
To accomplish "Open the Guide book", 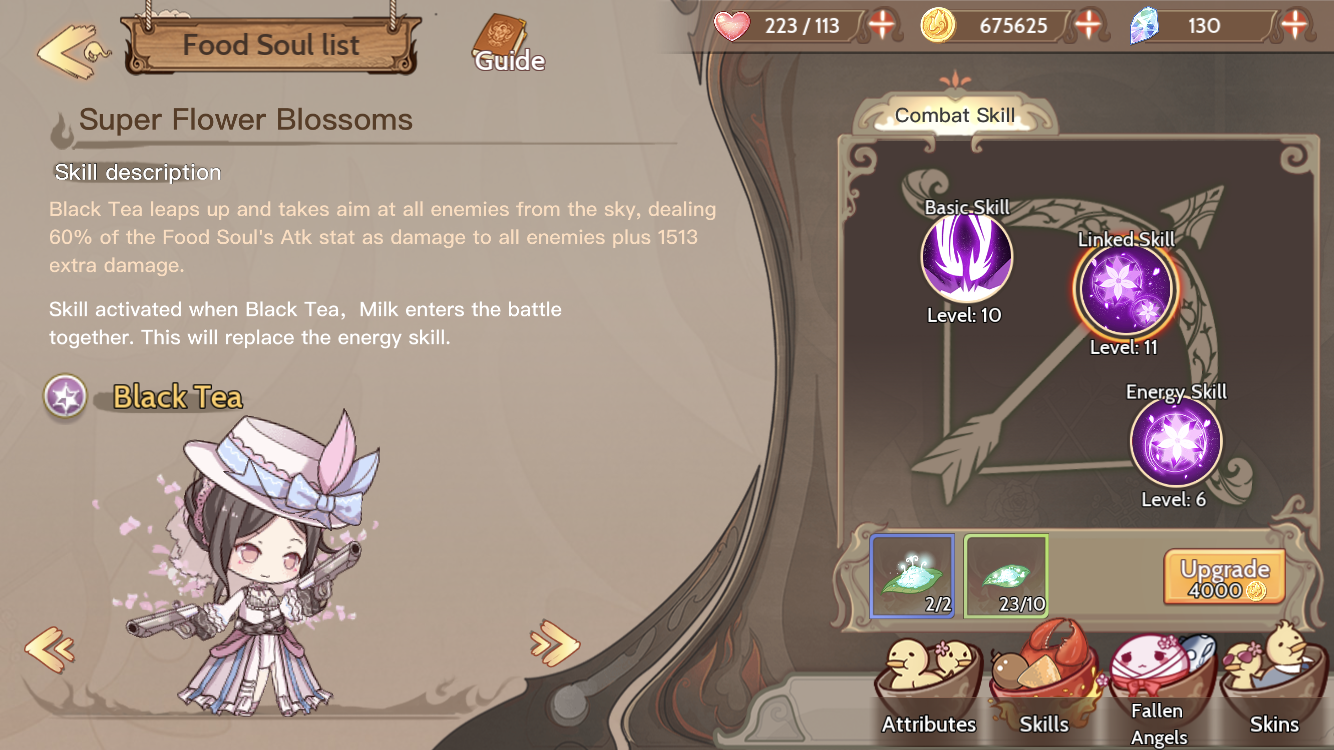I will pos(506,44).
